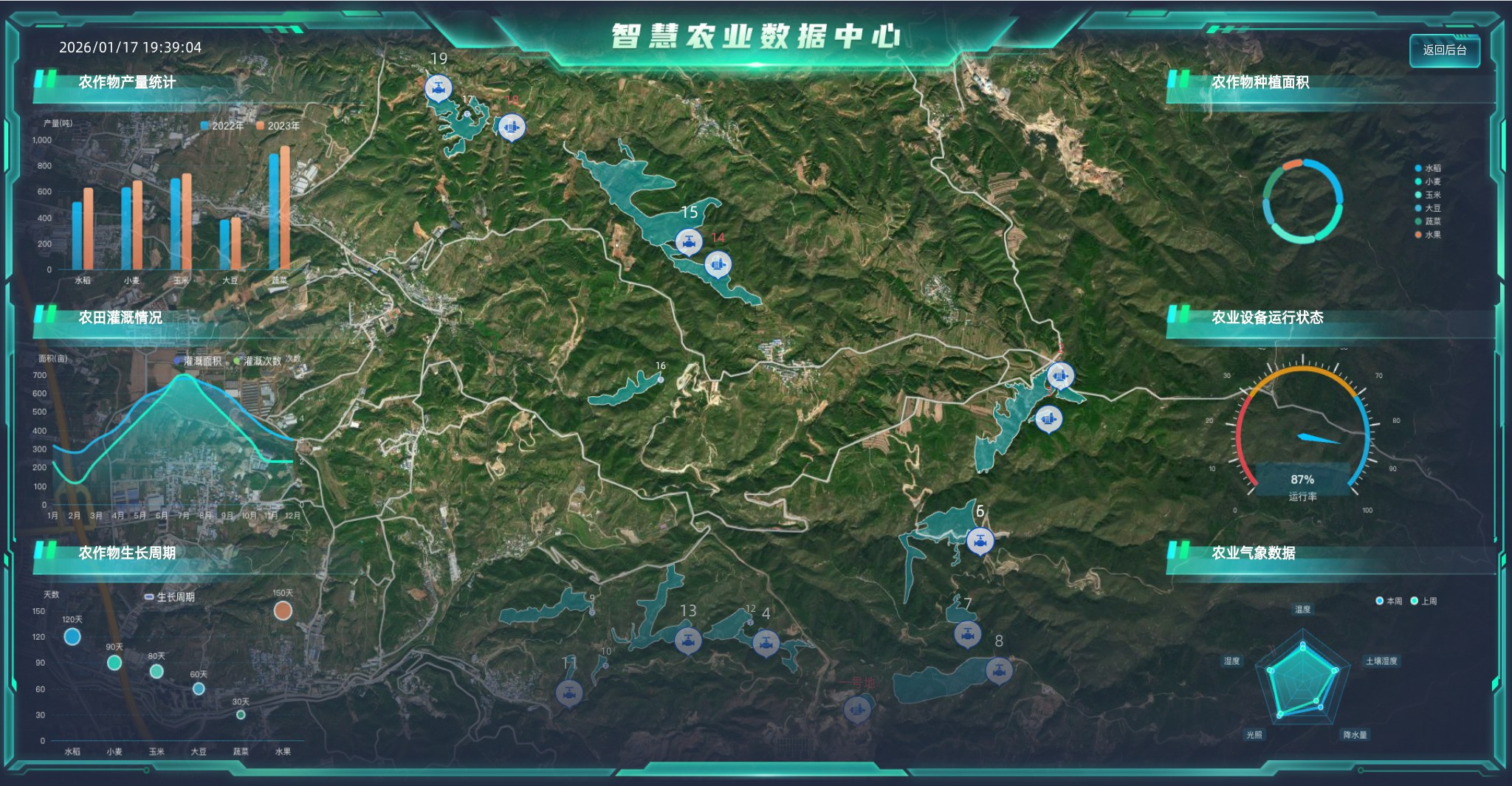Open the motor device icon below 一号地
1512x786 pixels.
(856, 711)
